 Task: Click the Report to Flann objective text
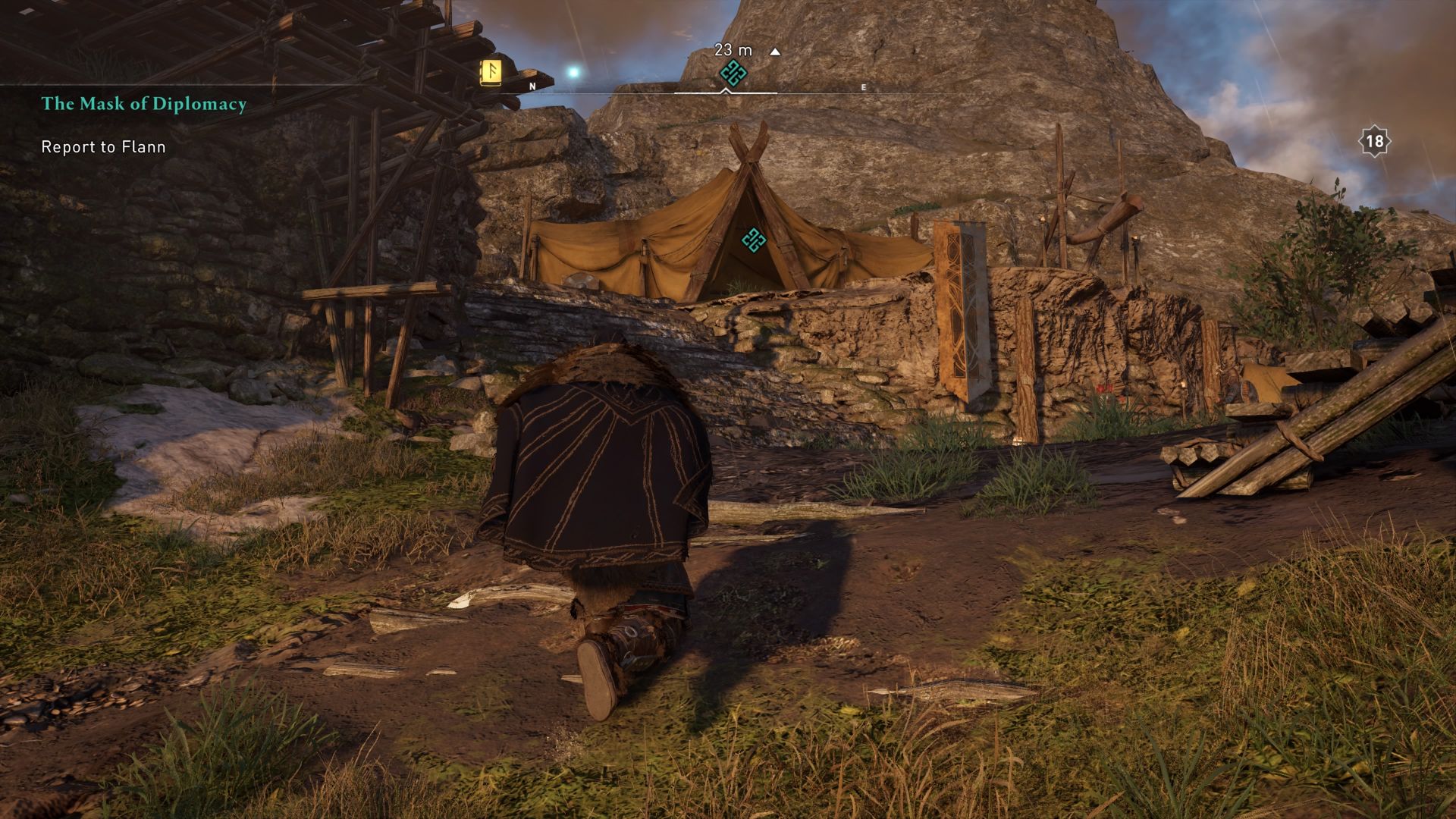click(103, 147)
